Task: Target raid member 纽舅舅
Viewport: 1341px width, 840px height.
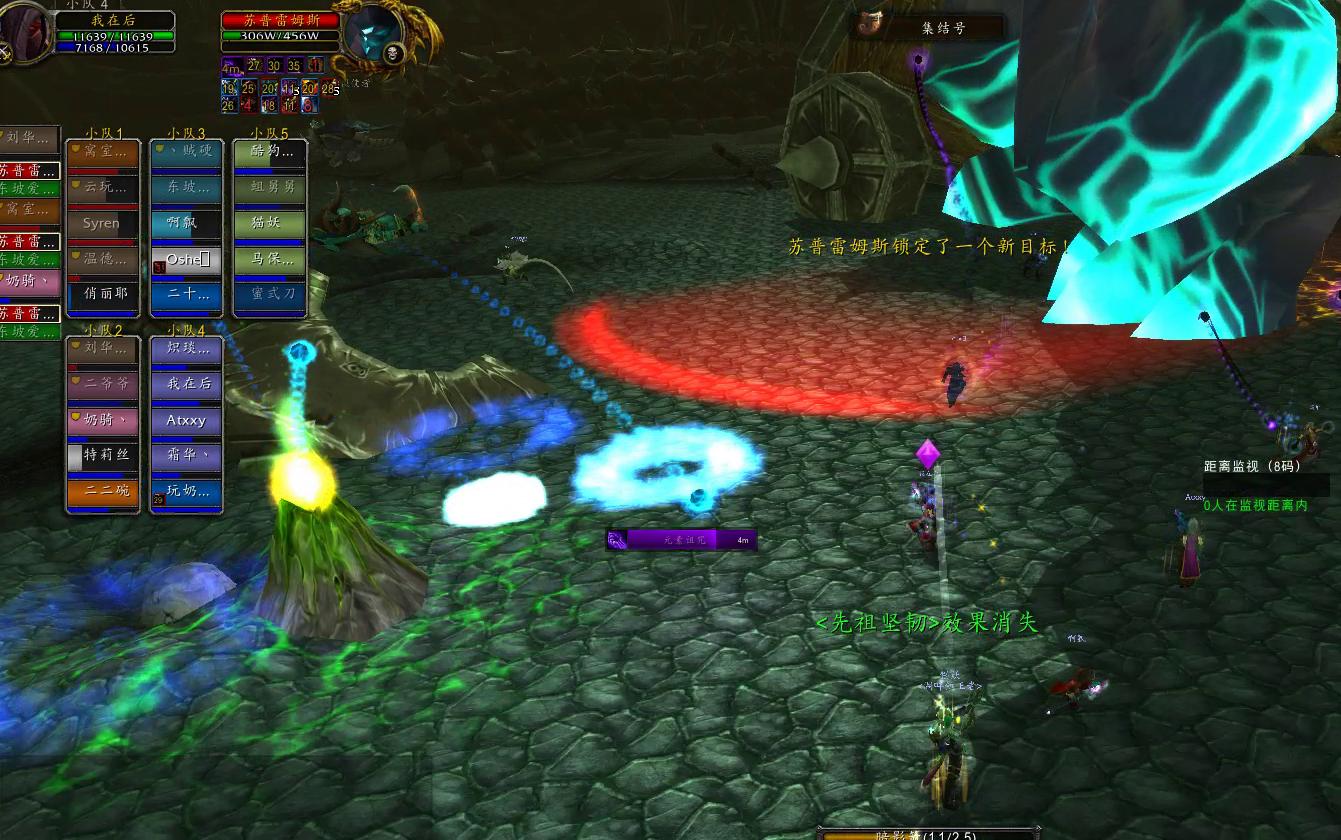Action: point(270,187)
